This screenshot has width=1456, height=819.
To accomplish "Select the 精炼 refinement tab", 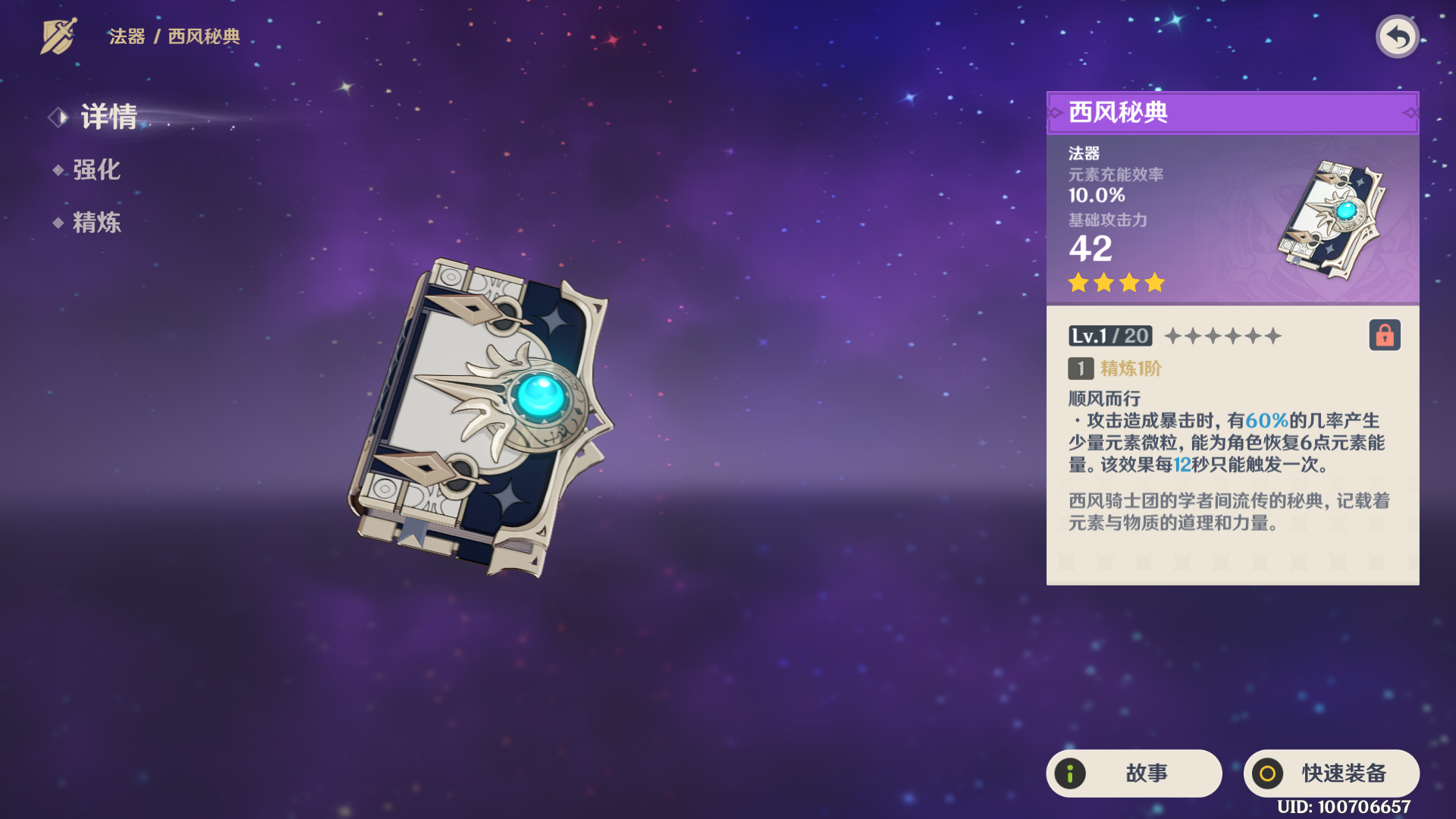I will [x=96, y=223].
